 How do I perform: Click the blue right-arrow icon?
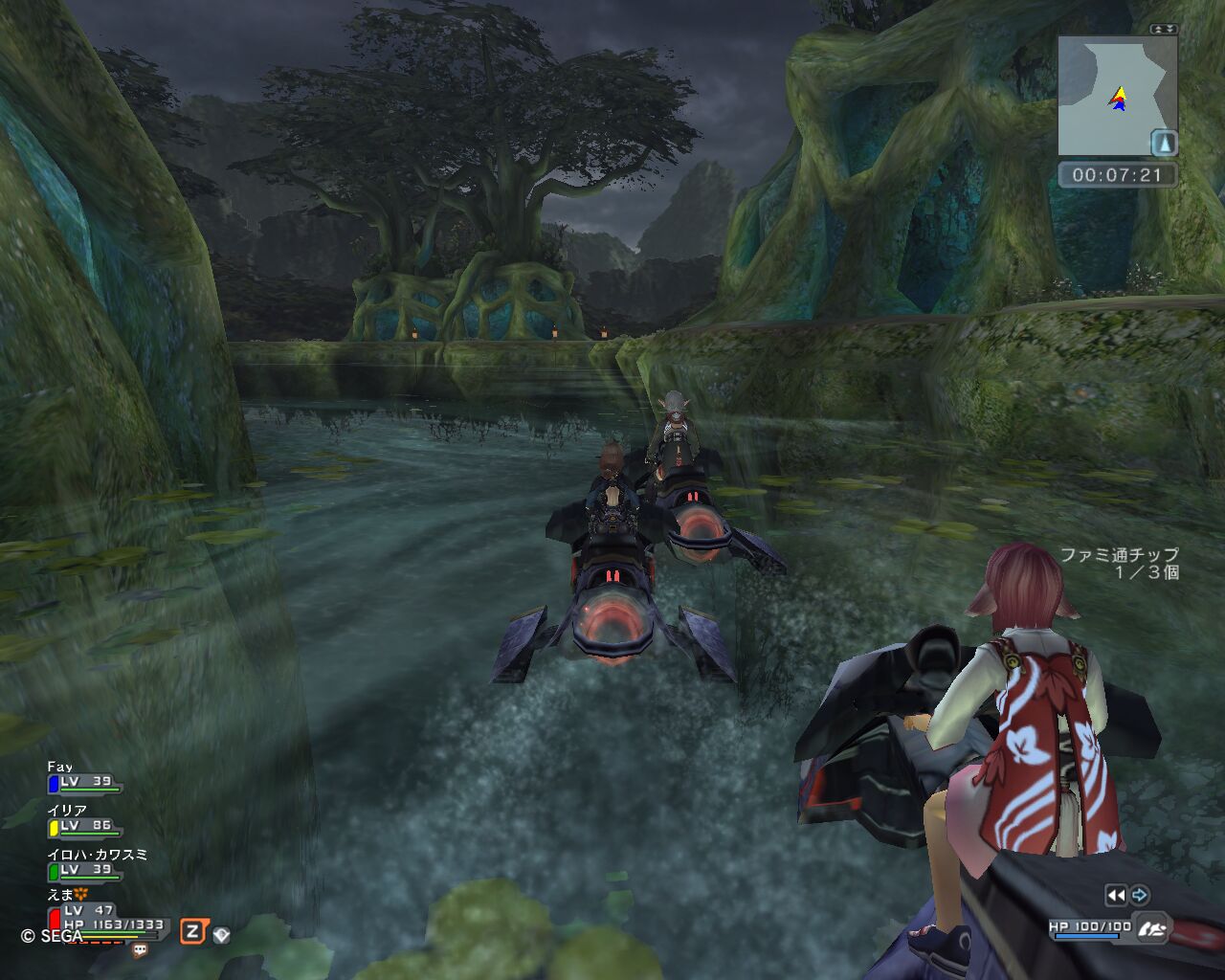click(1139, 896)
